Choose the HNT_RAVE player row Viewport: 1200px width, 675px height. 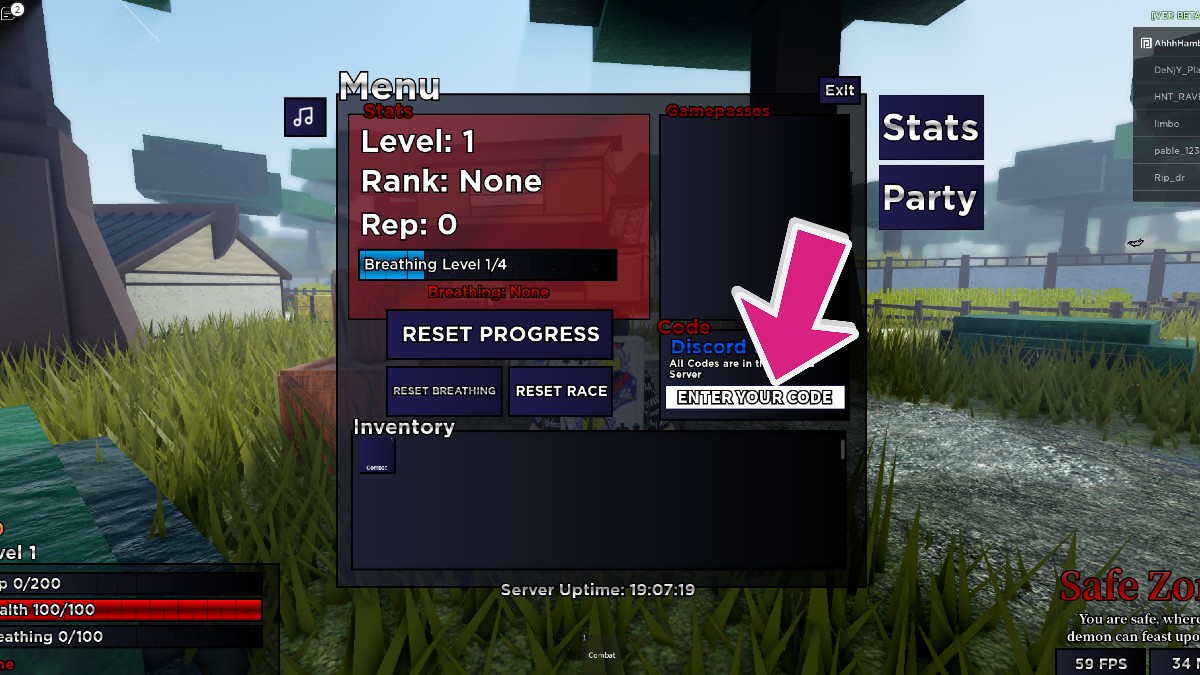coord(1168,97)
